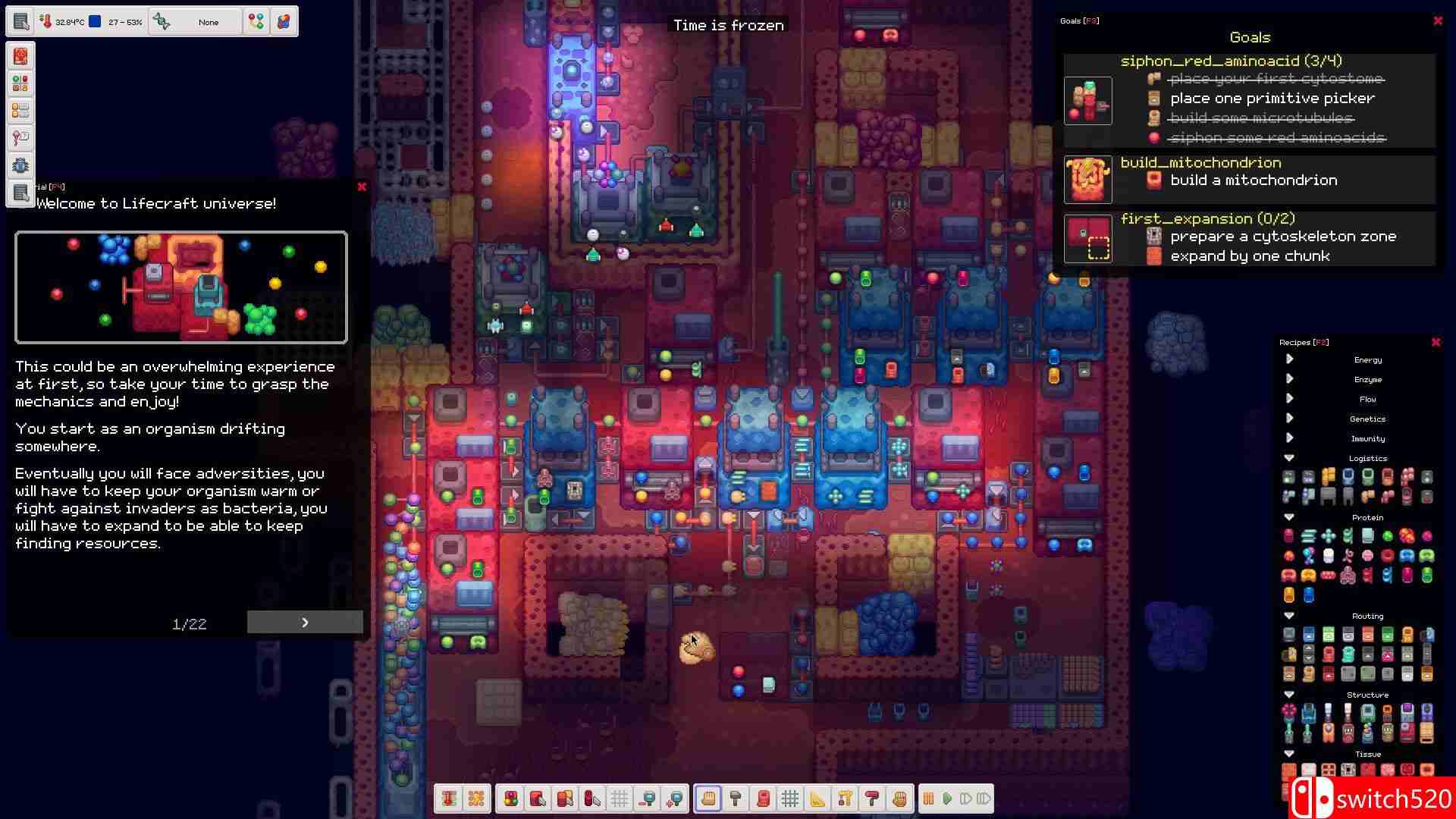Click the Recipes [F2] panel header

point(1304,342)
